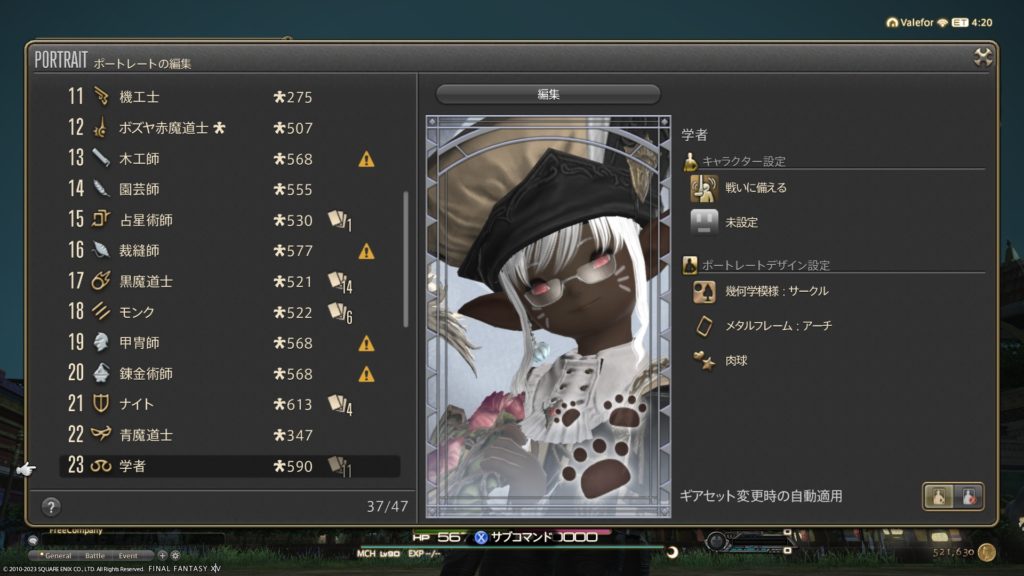Screen dimensions: 1024x576
Task: Switch to the Battle chat tab
Action: [x=94, y=554]
